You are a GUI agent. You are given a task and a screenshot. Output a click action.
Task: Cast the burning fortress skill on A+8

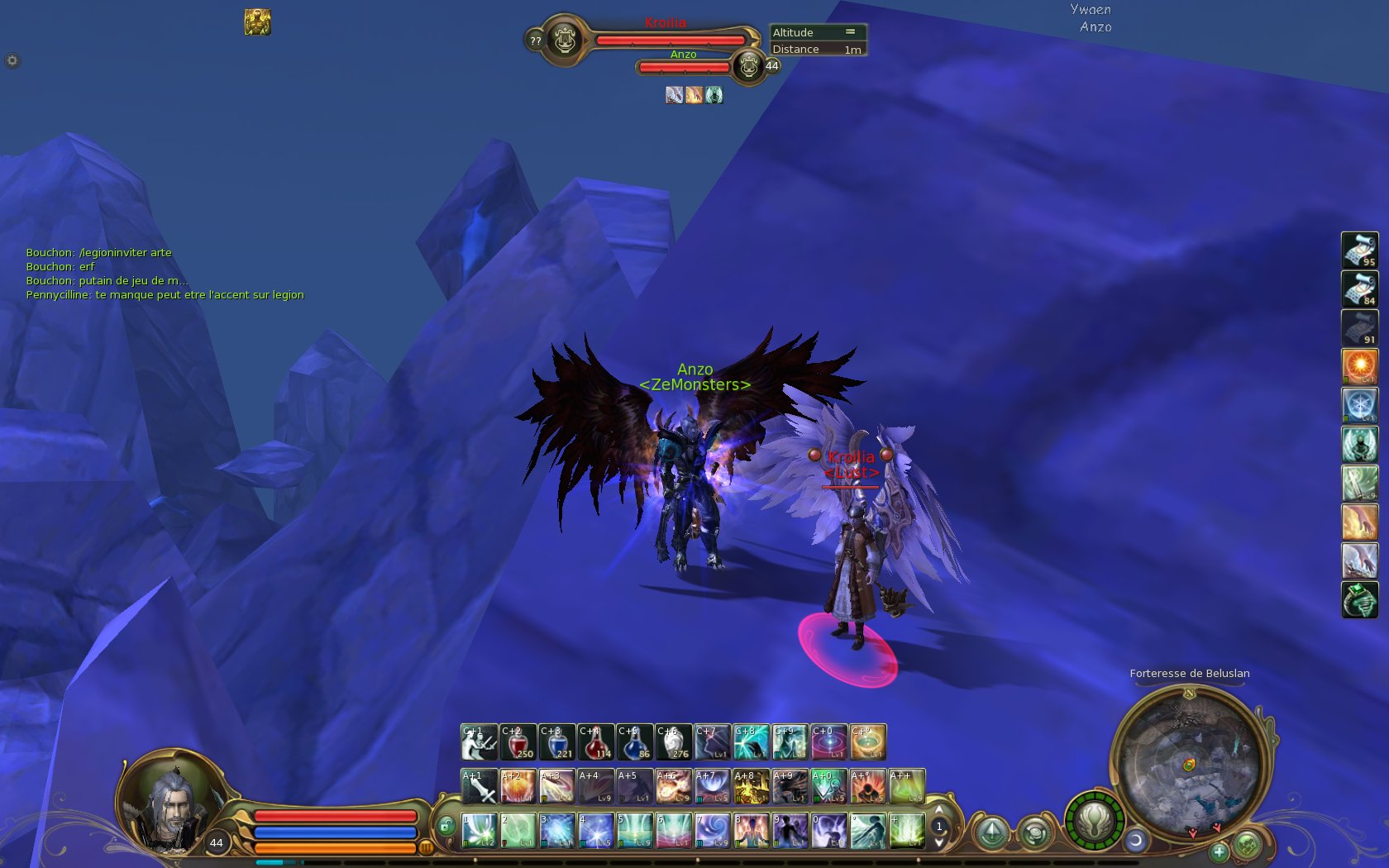751,787
